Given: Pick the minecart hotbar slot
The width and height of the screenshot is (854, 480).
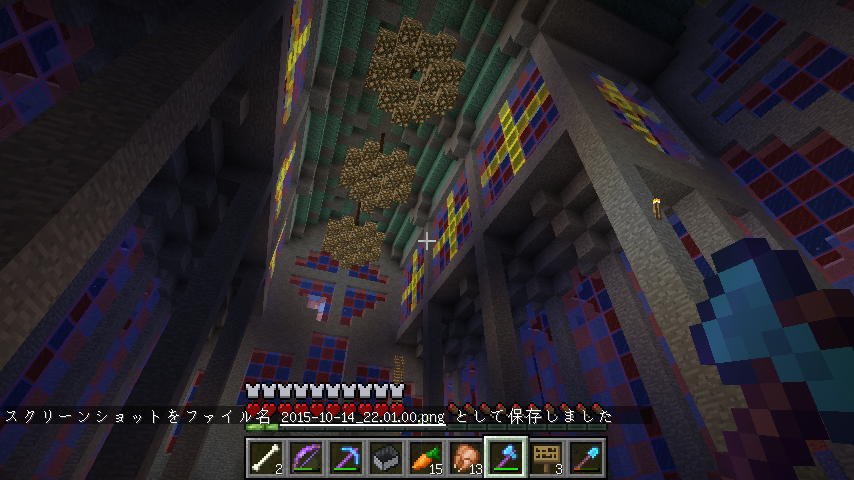Looking at the screenshot, I should [386, 458].
